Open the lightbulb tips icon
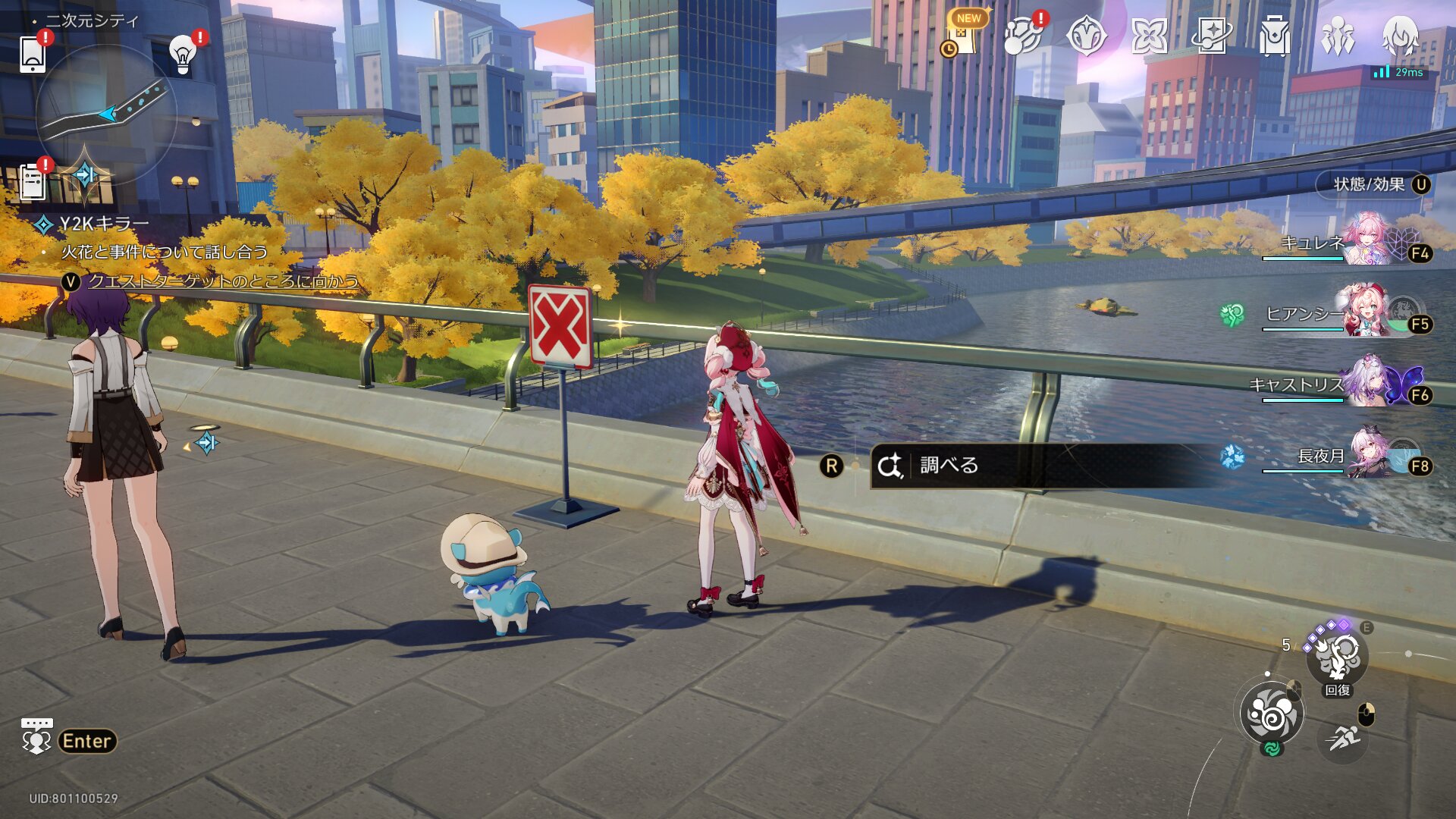This screenshot has height=819, width=1456. [x=183, y=54]
